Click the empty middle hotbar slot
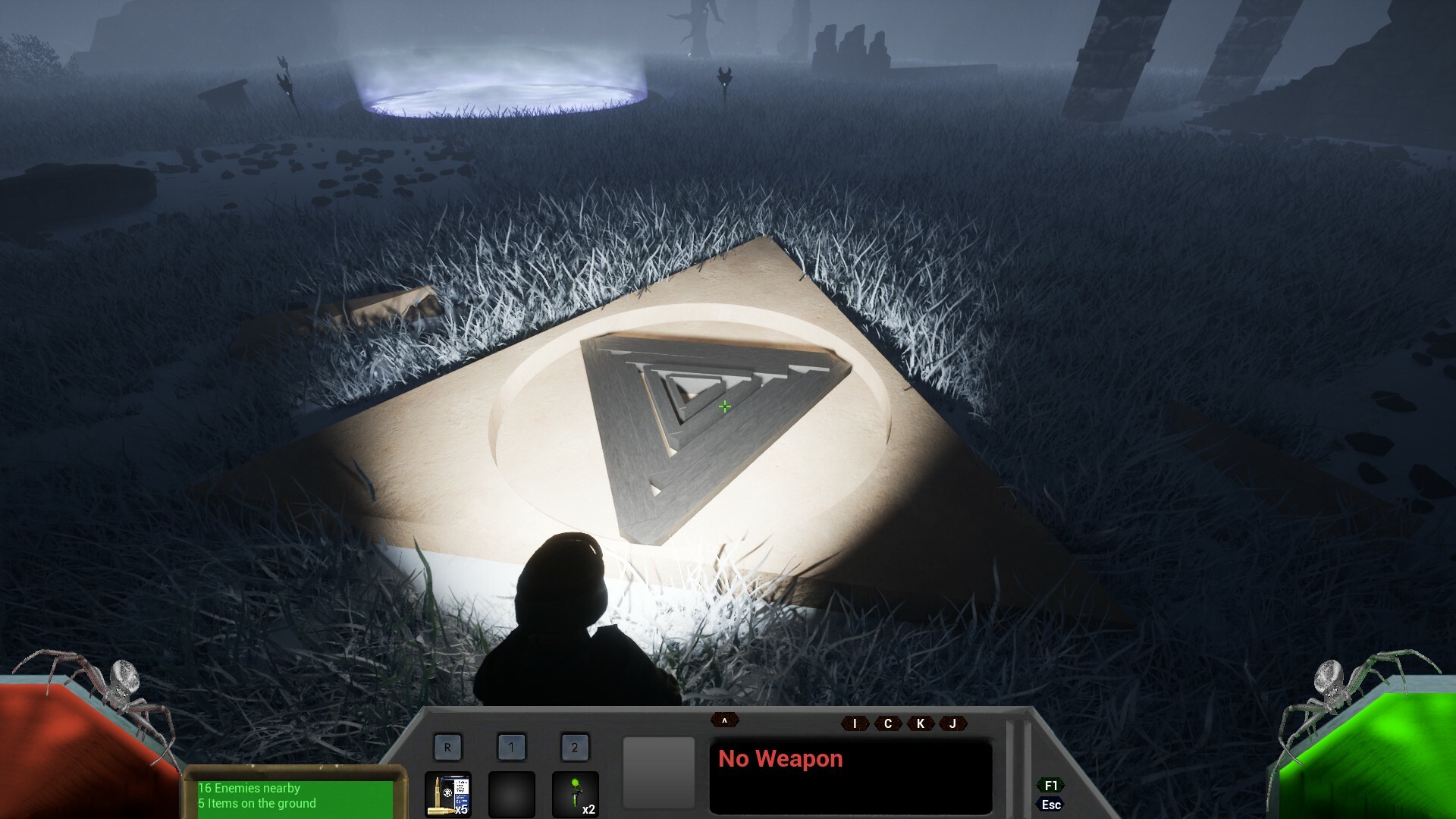The height and width of the screenshot is (819, 1456). (512, 795)
